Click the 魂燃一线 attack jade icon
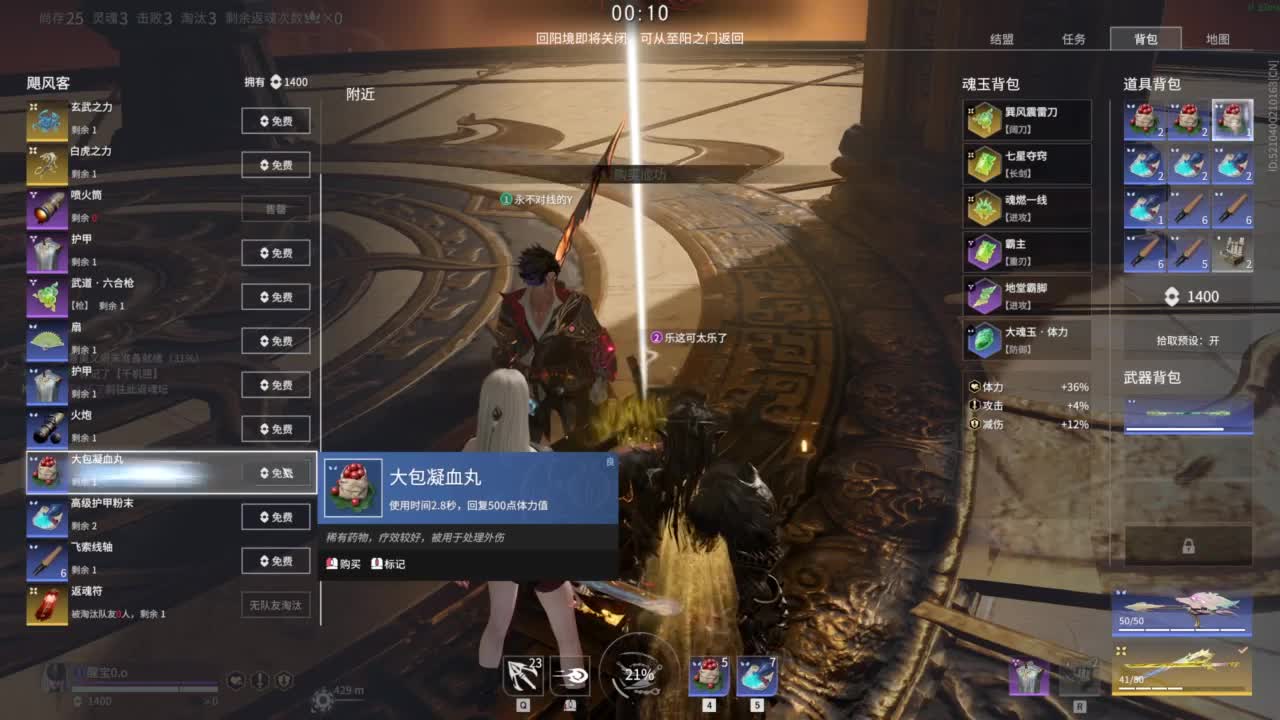This screenshot has height=720, width=1280. coord(987,205)
